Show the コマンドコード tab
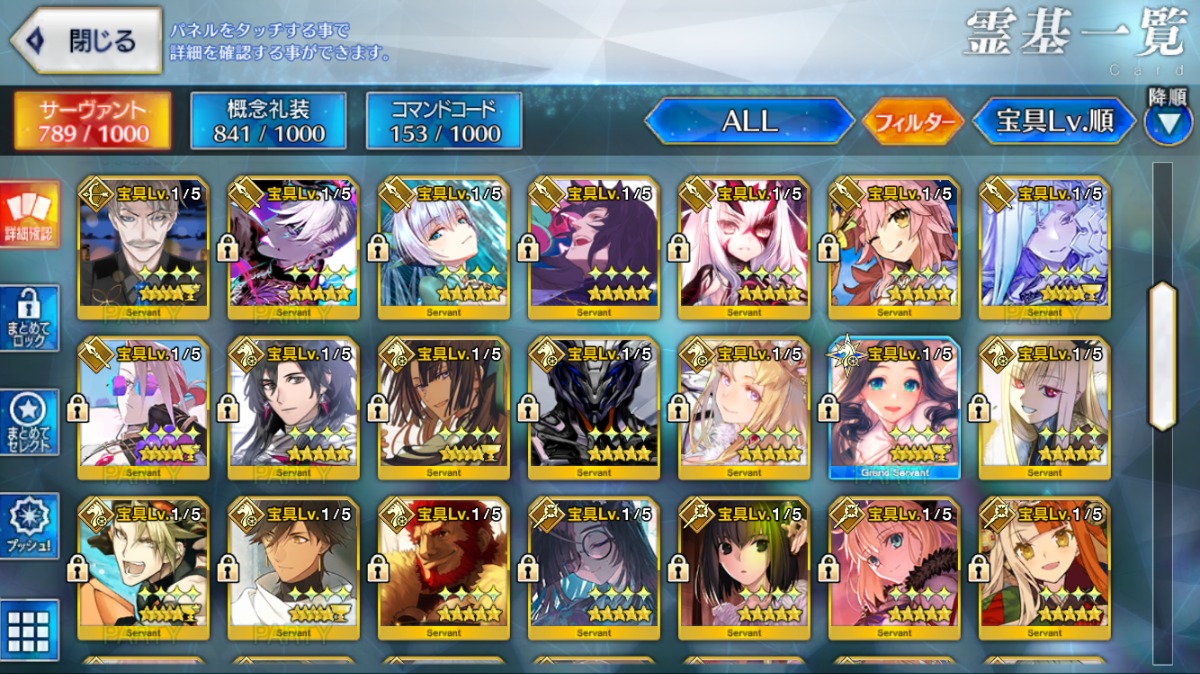Screen dimensions: 1200x674 tap(444, 122)
